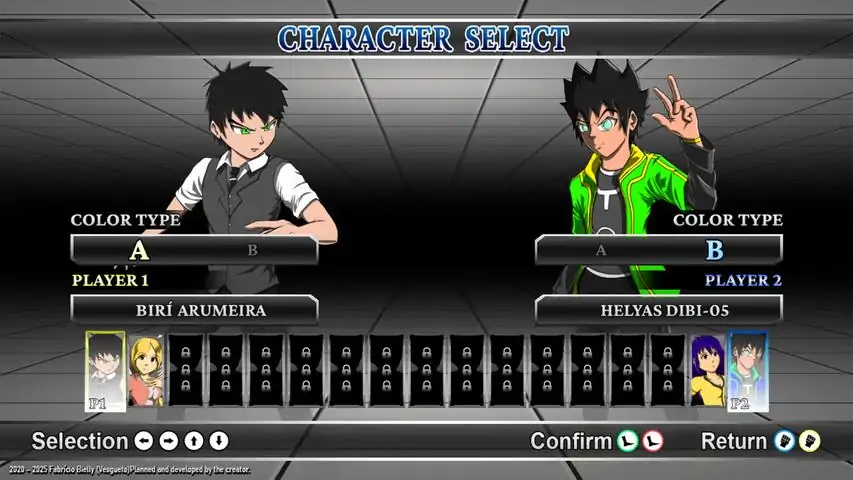Select the Birí Arumeira roster portrait
Screen dimensions: 853x480
105,370
